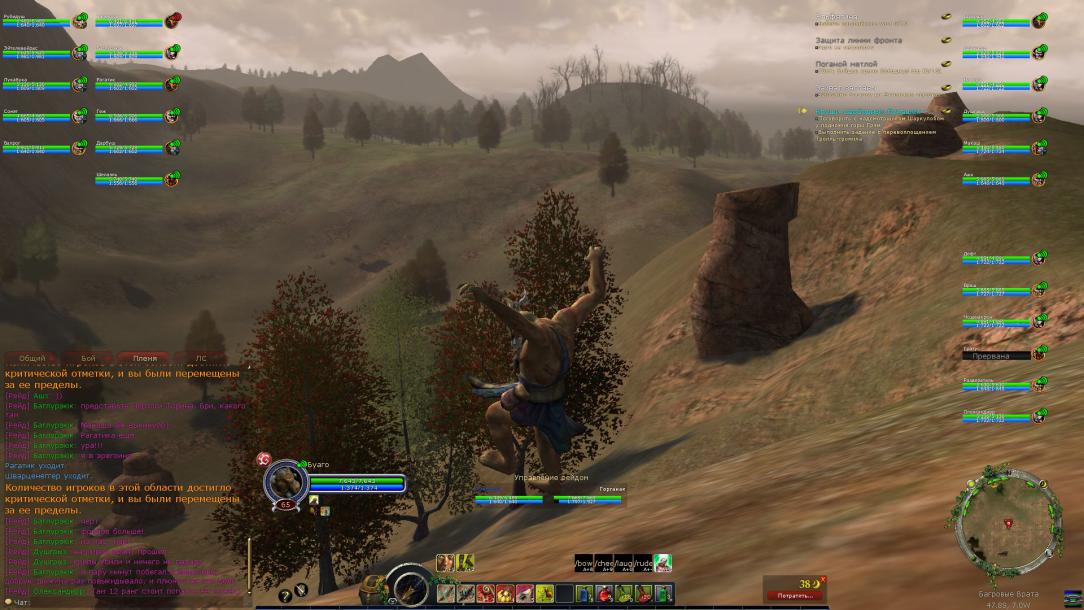Close the points popup with red X
The width and height of the screenshot is (1084, 610).
click(823, 579)
